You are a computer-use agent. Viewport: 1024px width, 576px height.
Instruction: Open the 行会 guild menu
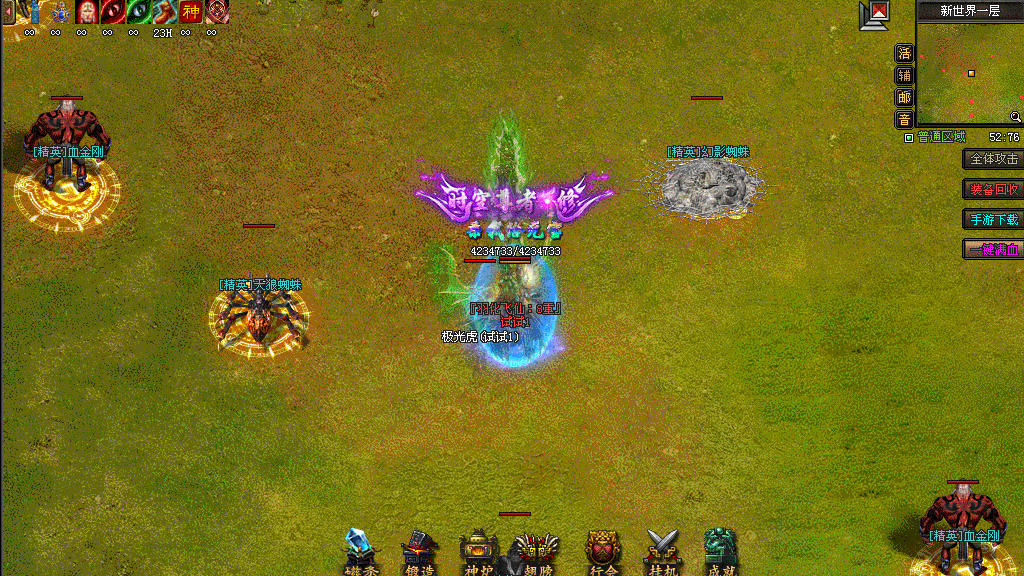coord(603,552)
